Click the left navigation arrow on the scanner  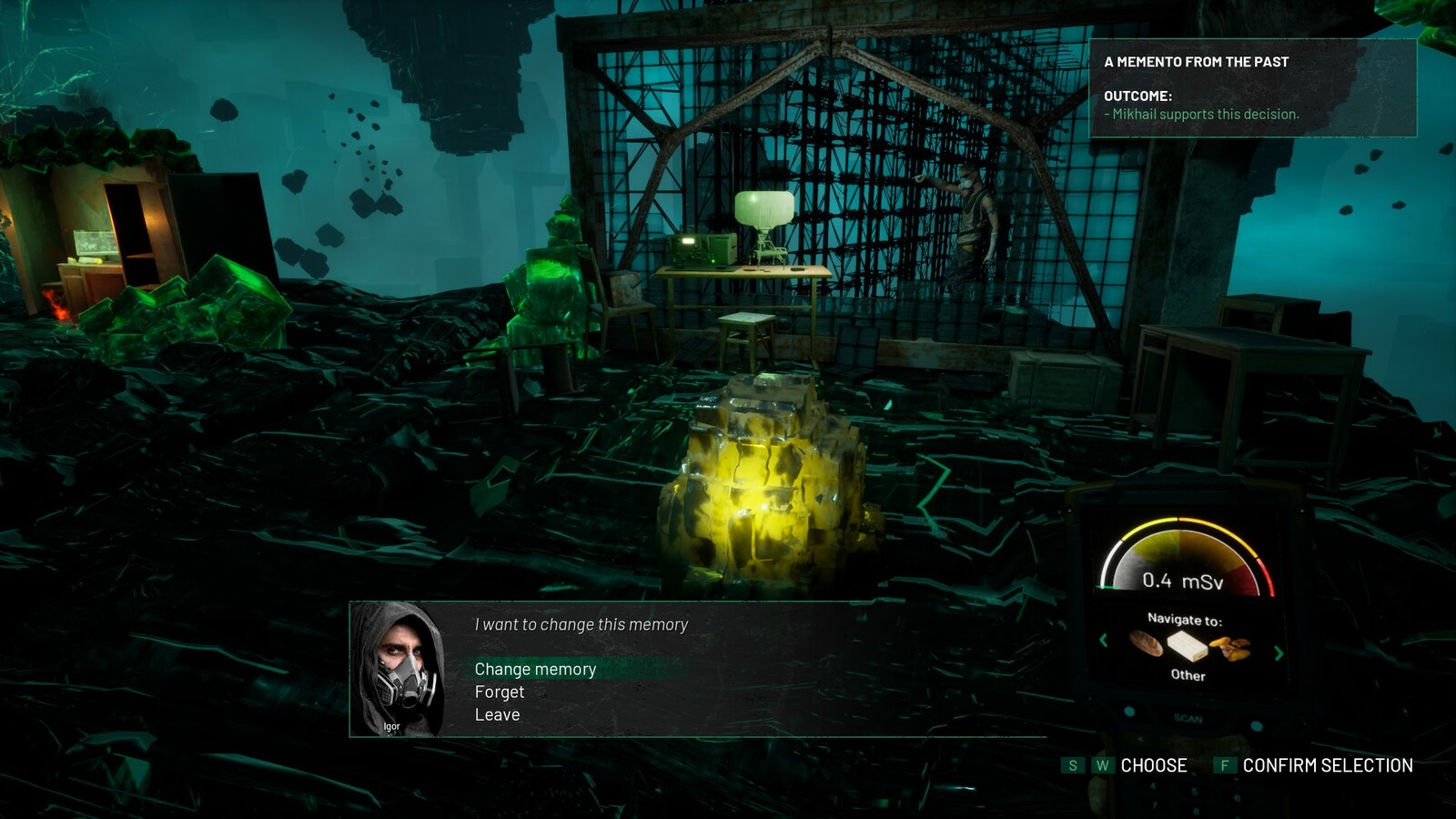click(1104, 641)
